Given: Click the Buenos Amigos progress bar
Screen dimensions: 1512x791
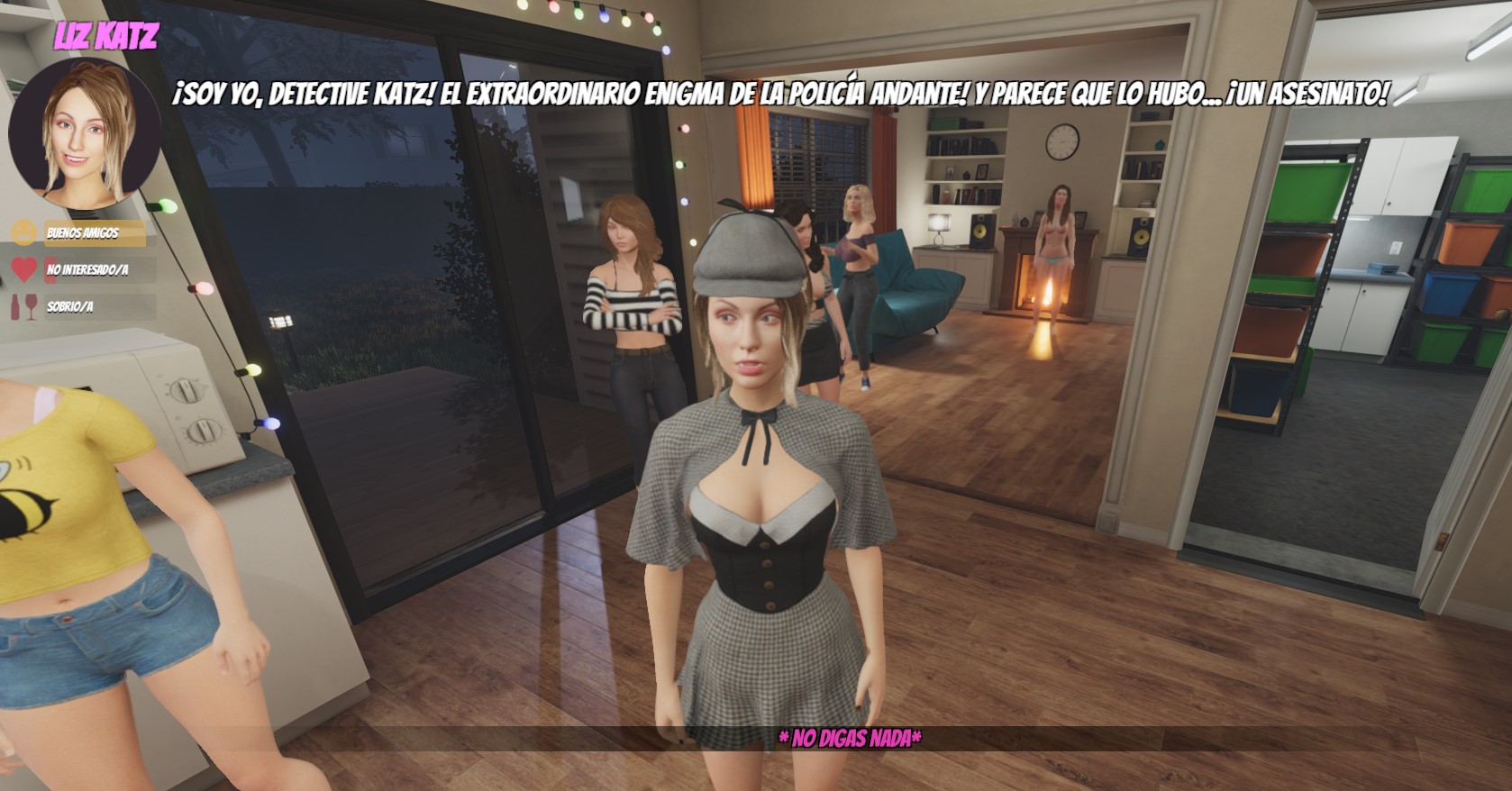Looking at the screenshot, I should pyautogui.click(x=95, y=232).
